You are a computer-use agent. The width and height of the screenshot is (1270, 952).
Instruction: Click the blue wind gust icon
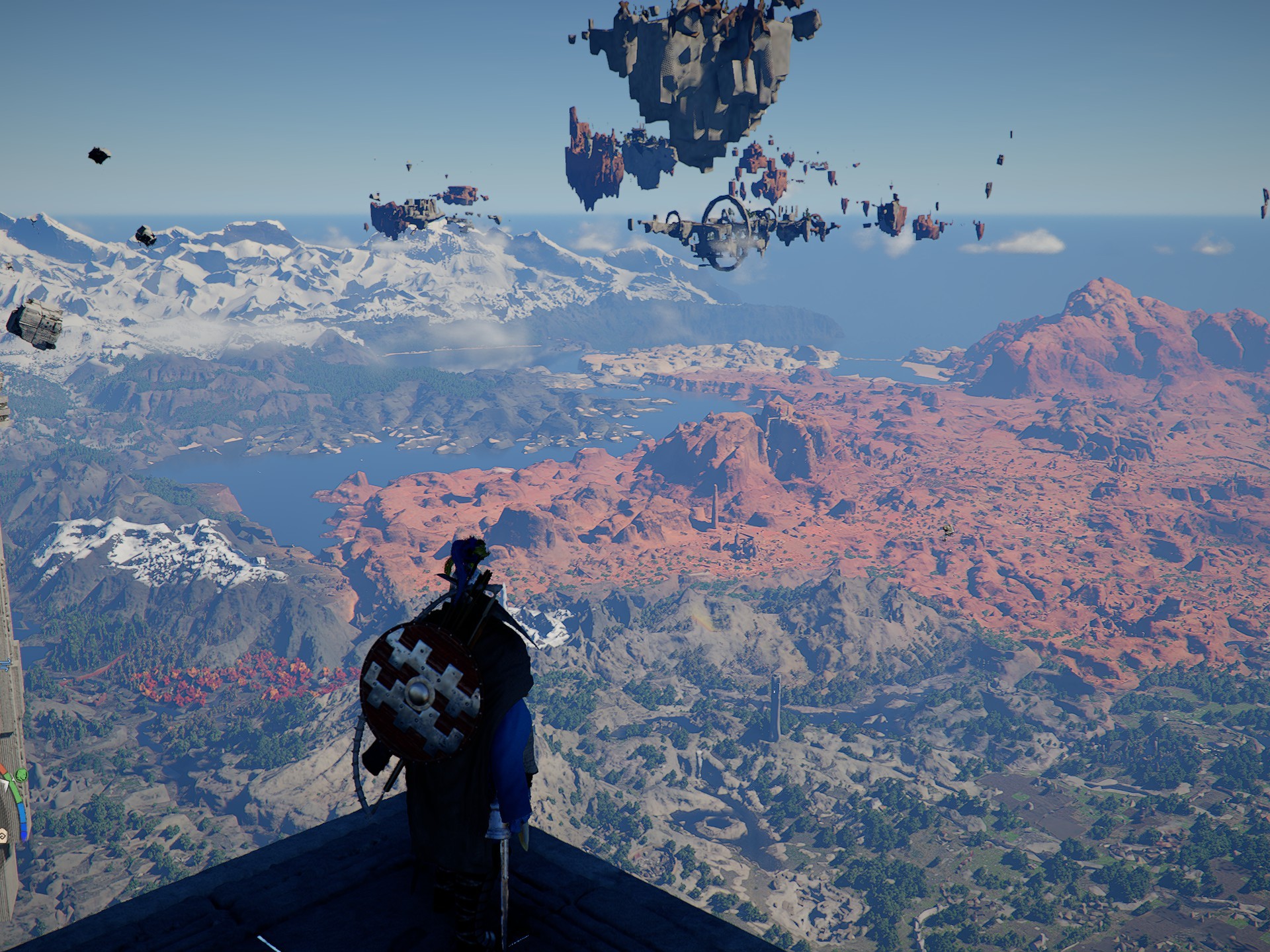point(6,664)
